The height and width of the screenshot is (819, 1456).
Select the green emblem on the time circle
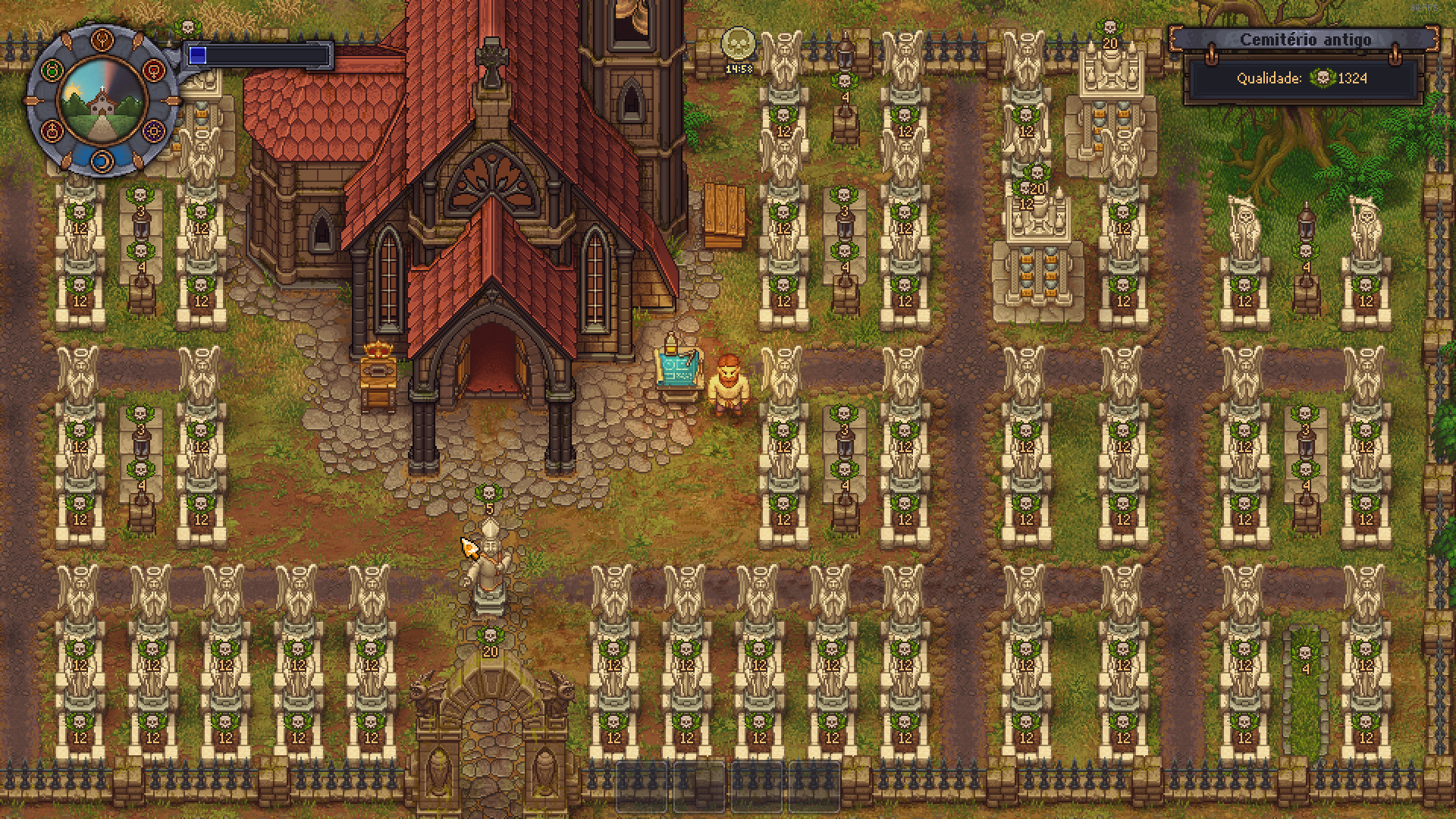coord(52,70)
